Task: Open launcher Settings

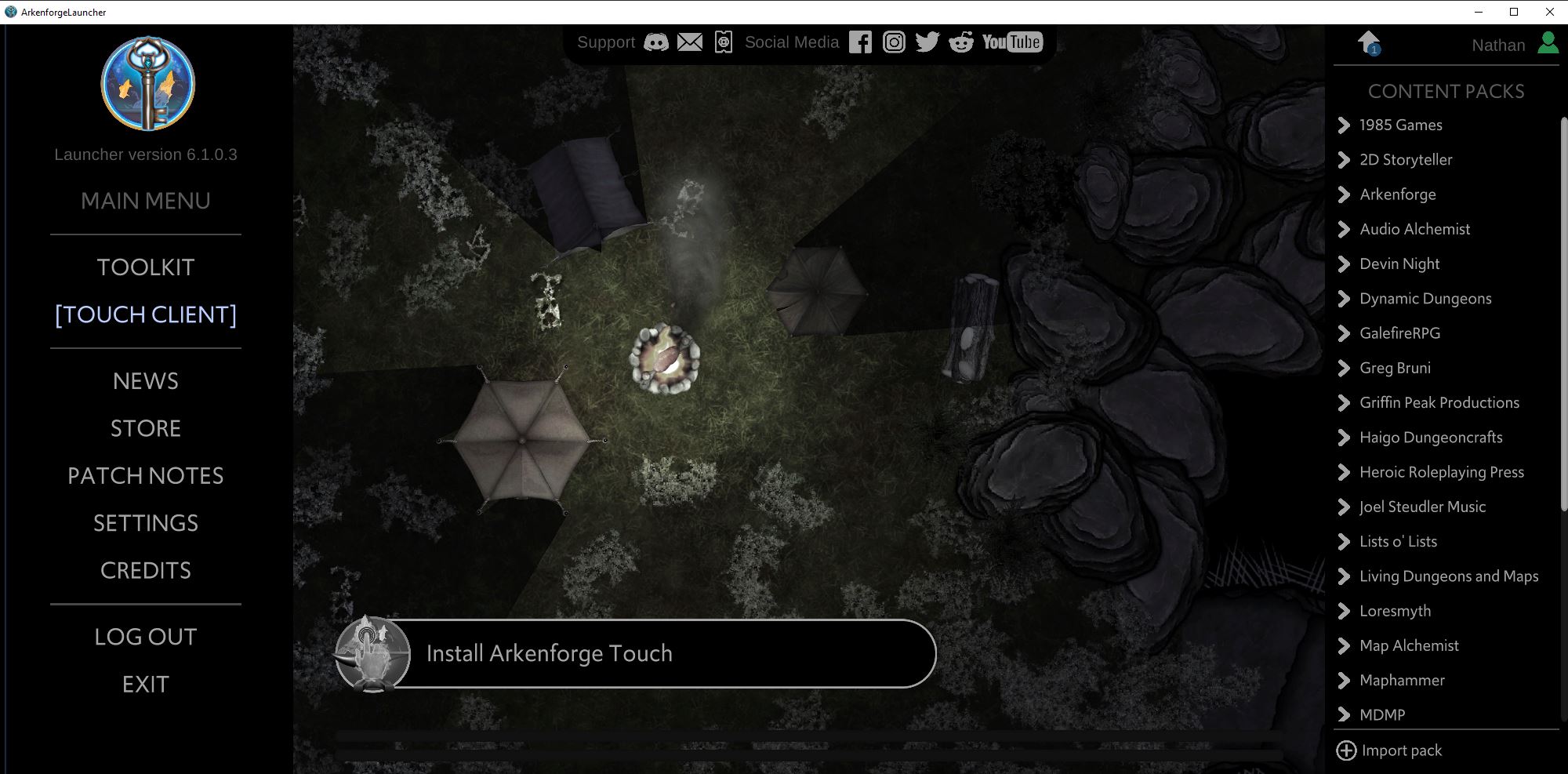Action: (x=146, y=523)
